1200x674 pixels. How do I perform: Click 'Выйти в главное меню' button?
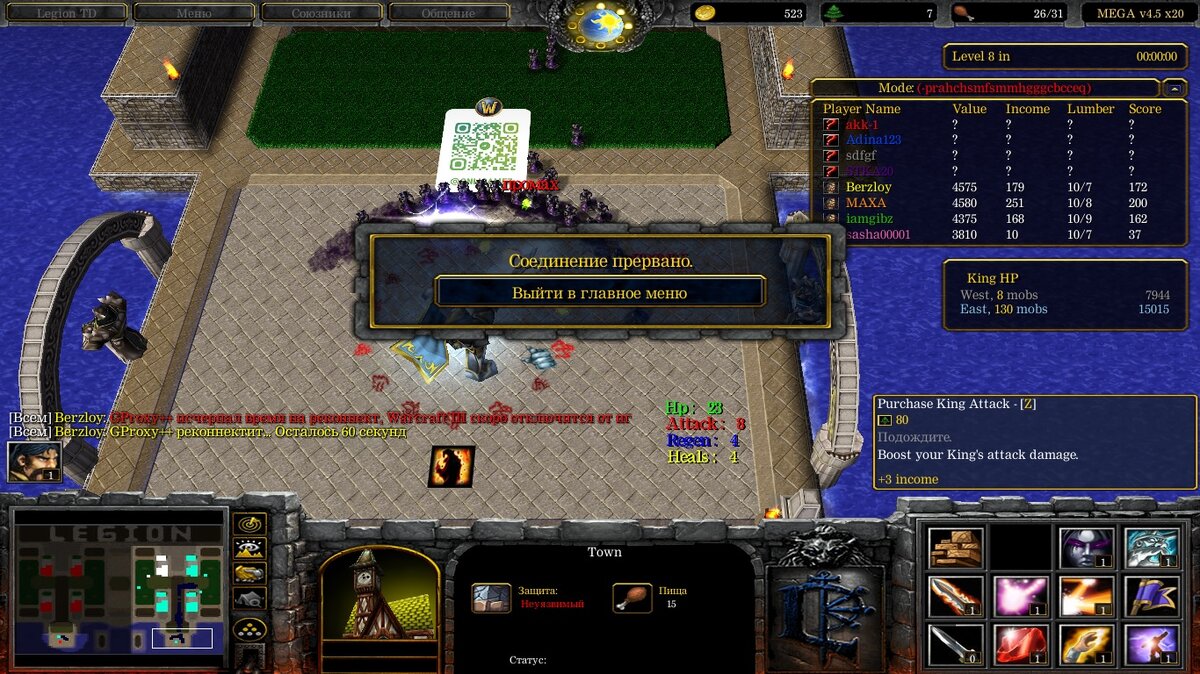[599, 293]
